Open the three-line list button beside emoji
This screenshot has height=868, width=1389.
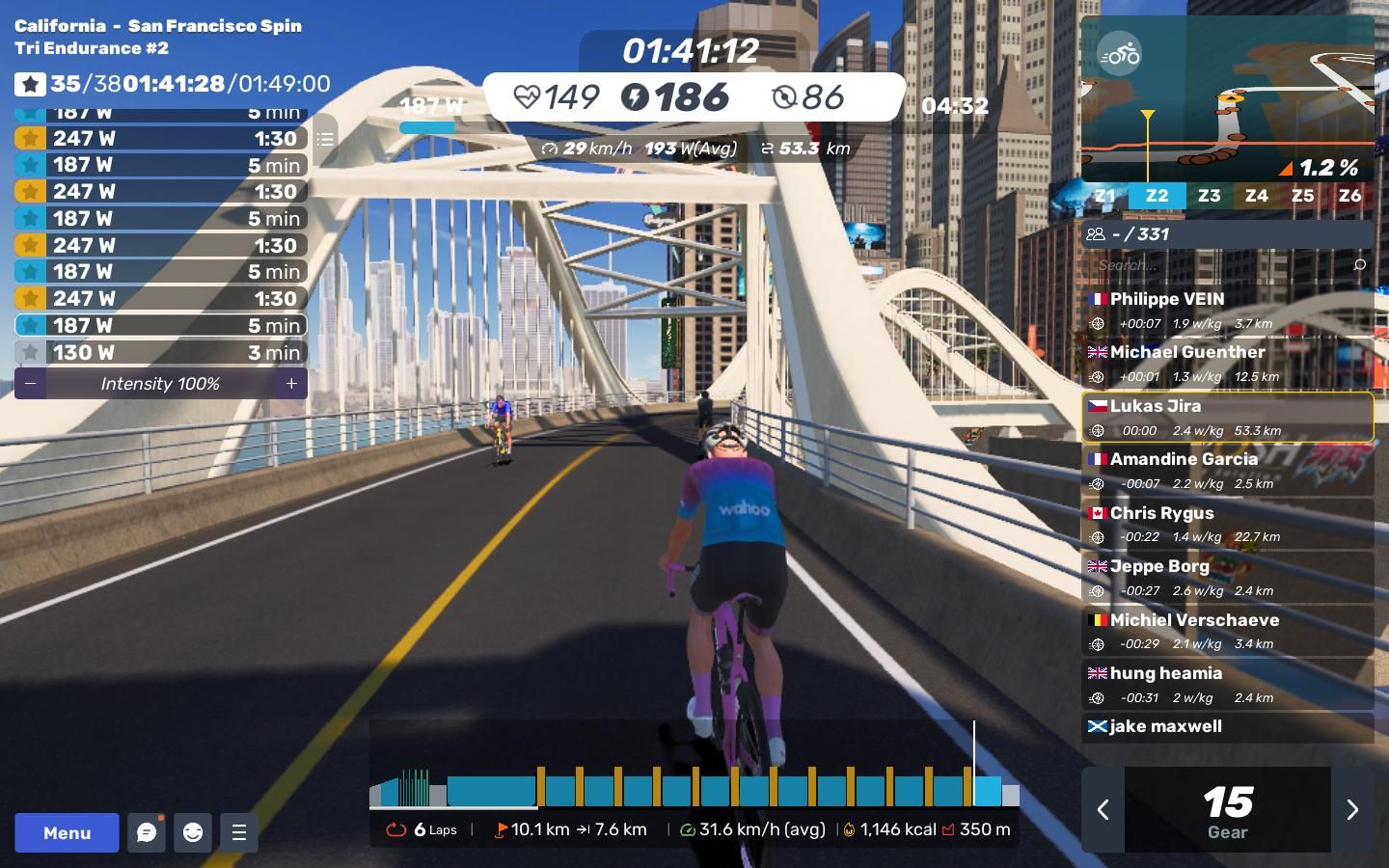tap(239, 832)
